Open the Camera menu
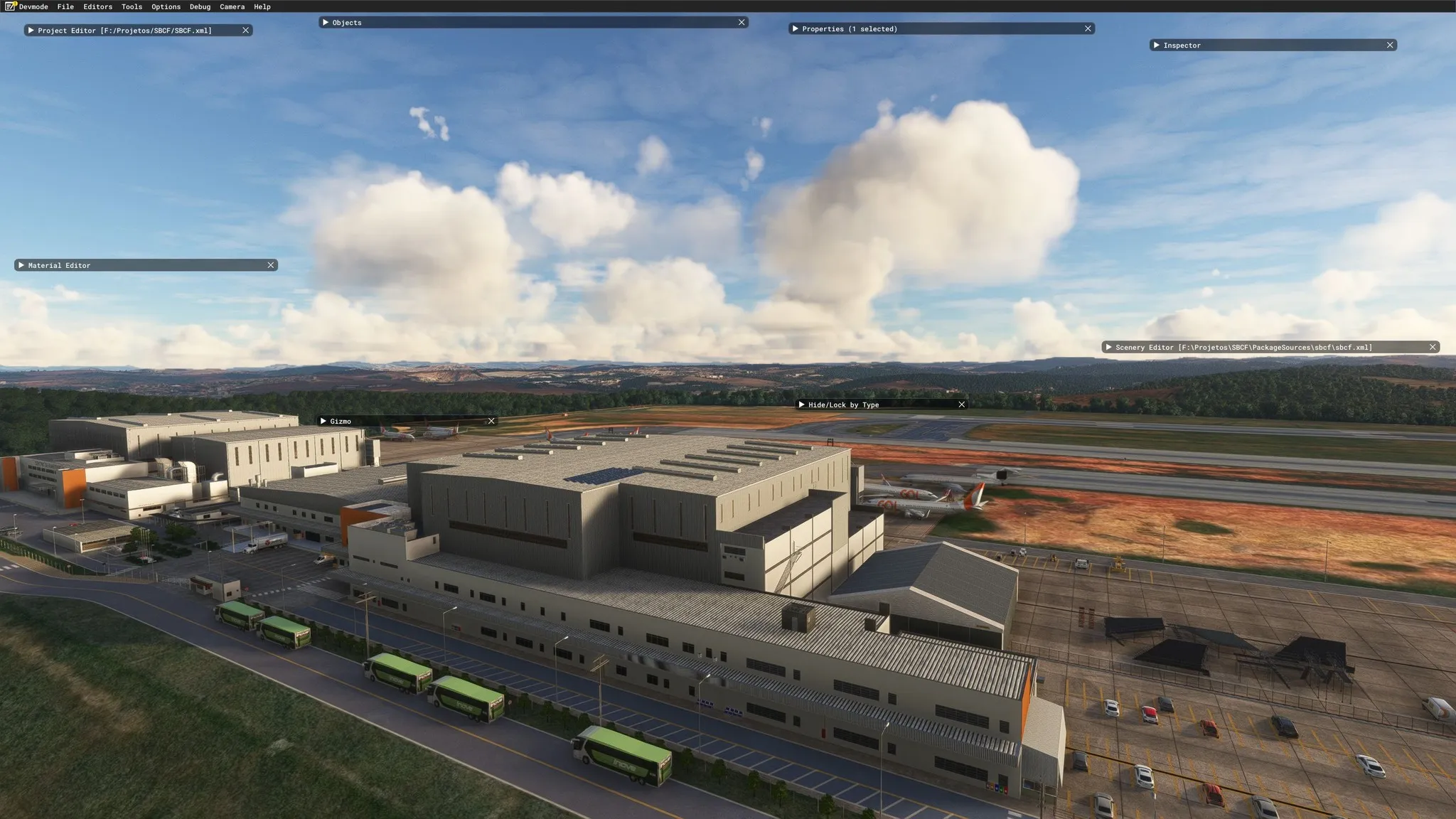 click(232, 6)
